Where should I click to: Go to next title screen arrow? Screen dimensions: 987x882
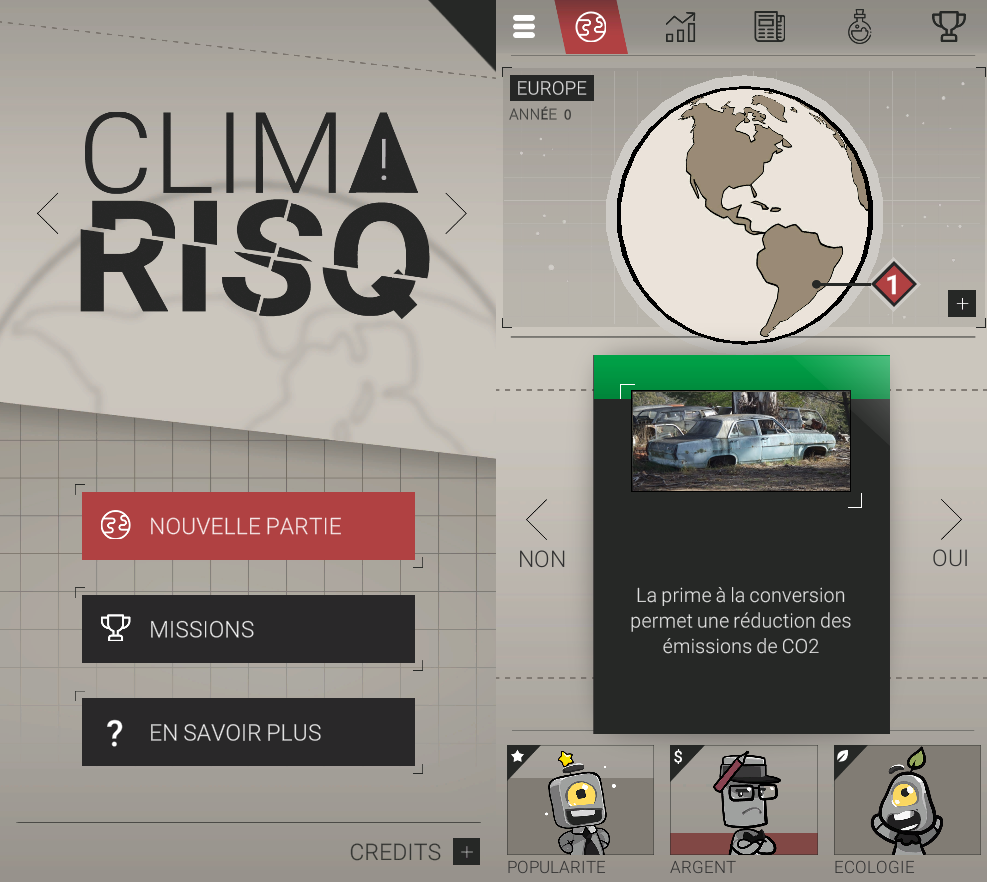(x=455, y=213)
